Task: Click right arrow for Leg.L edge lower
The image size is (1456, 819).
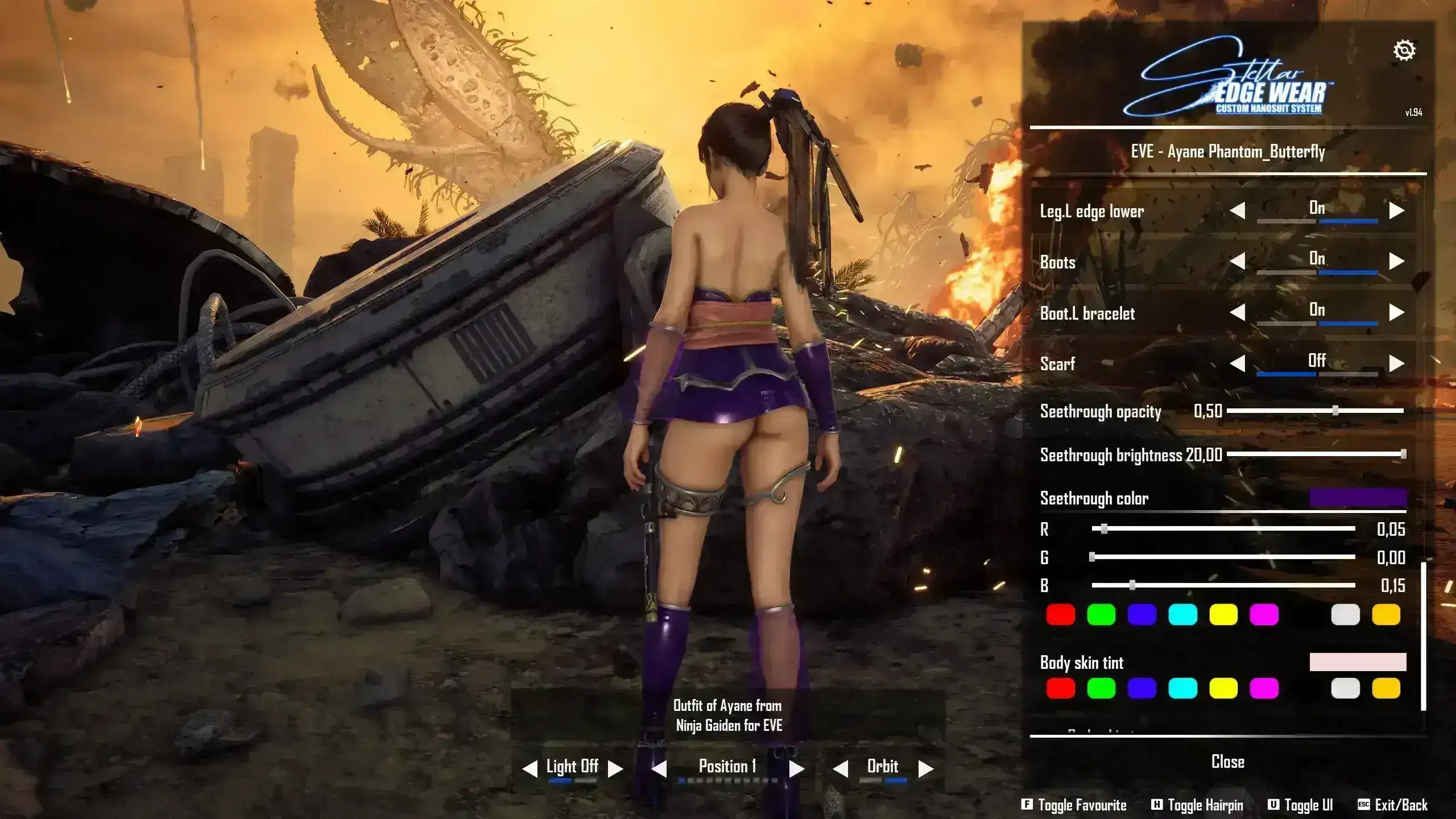Action: point(1396,211)
